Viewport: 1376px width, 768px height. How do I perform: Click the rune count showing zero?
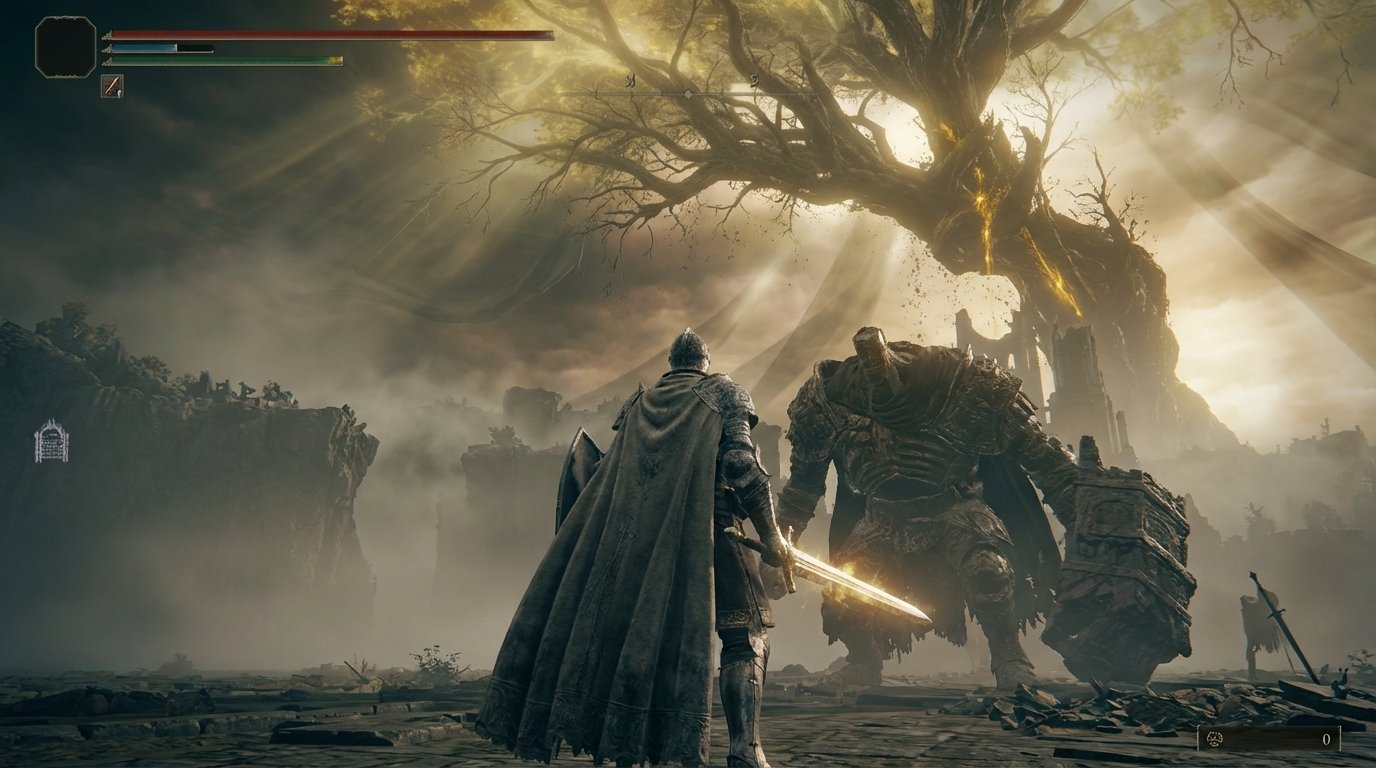pos(1327,740)
